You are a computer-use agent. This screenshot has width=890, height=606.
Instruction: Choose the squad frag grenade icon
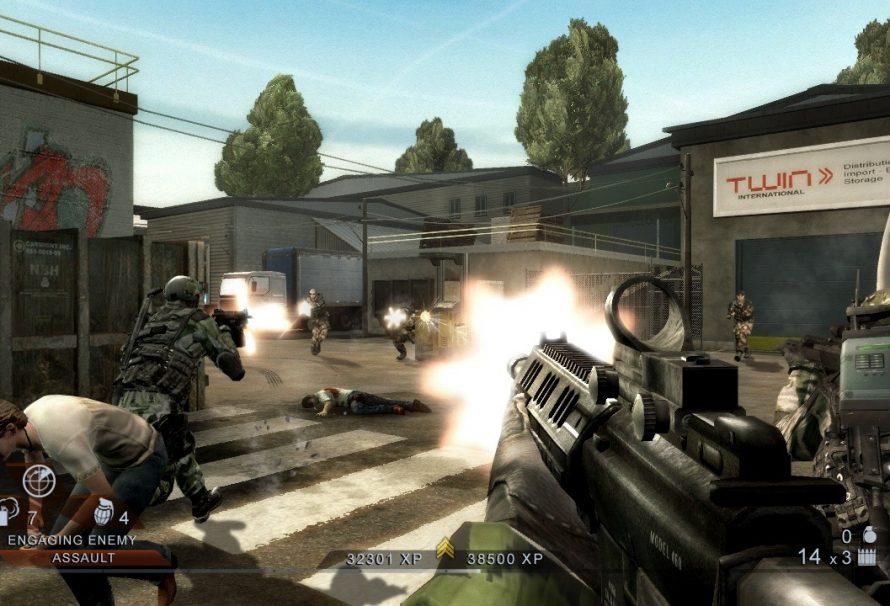(102, 513)
